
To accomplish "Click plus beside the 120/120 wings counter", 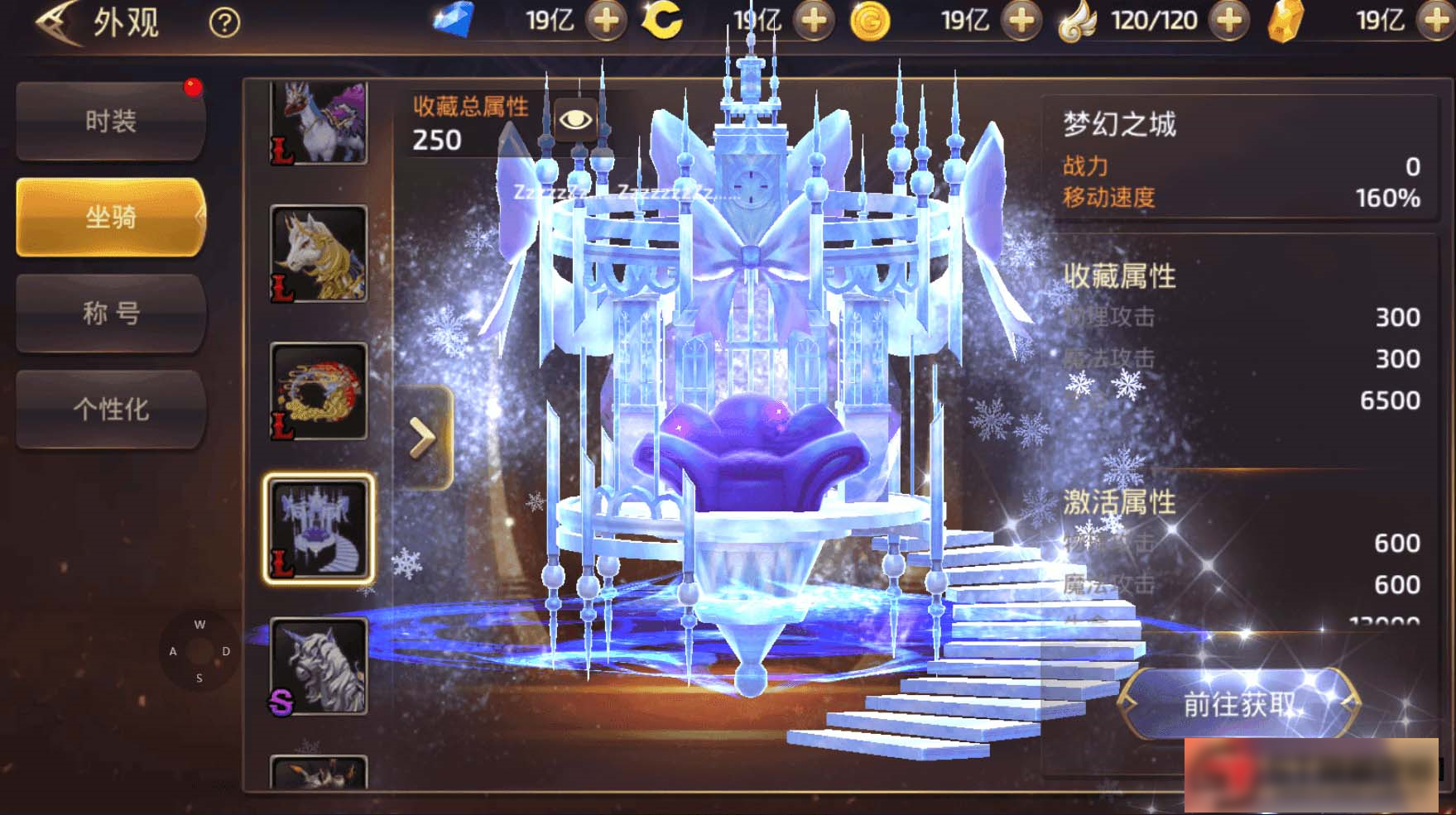I will pos(1228,20).
